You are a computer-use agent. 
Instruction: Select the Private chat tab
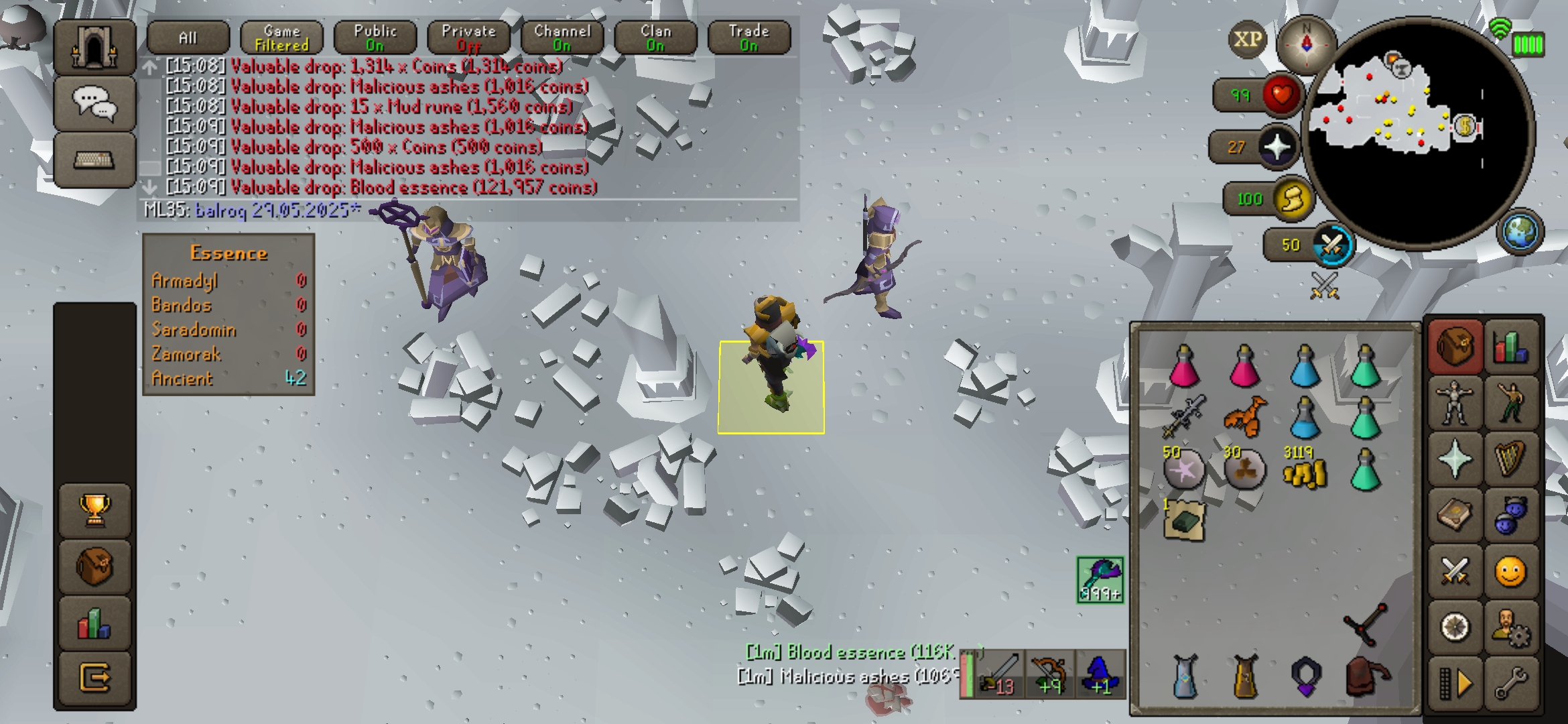(x=468, y=38)
